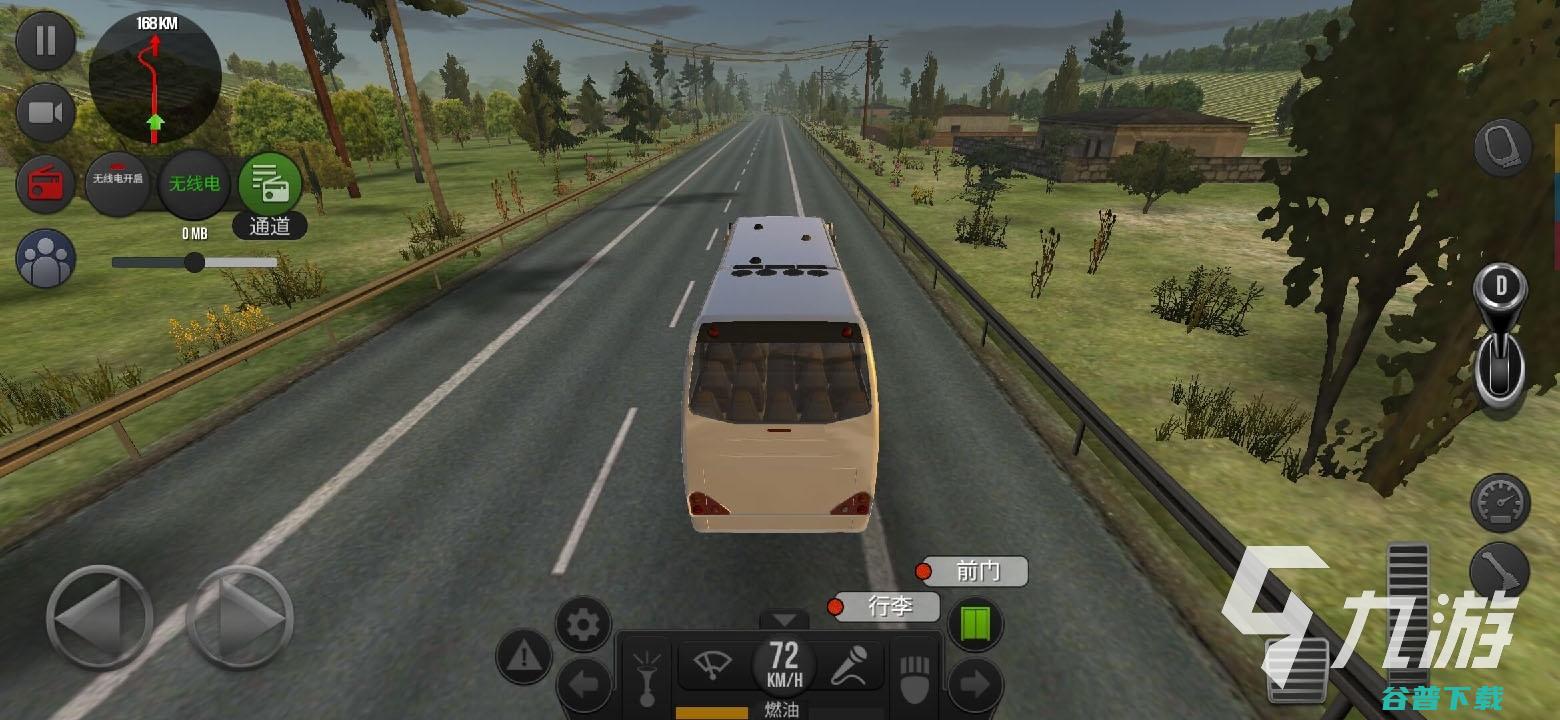Click the circular route minimap
This screenshot has width=1560, height=720.
click(155, 76)
